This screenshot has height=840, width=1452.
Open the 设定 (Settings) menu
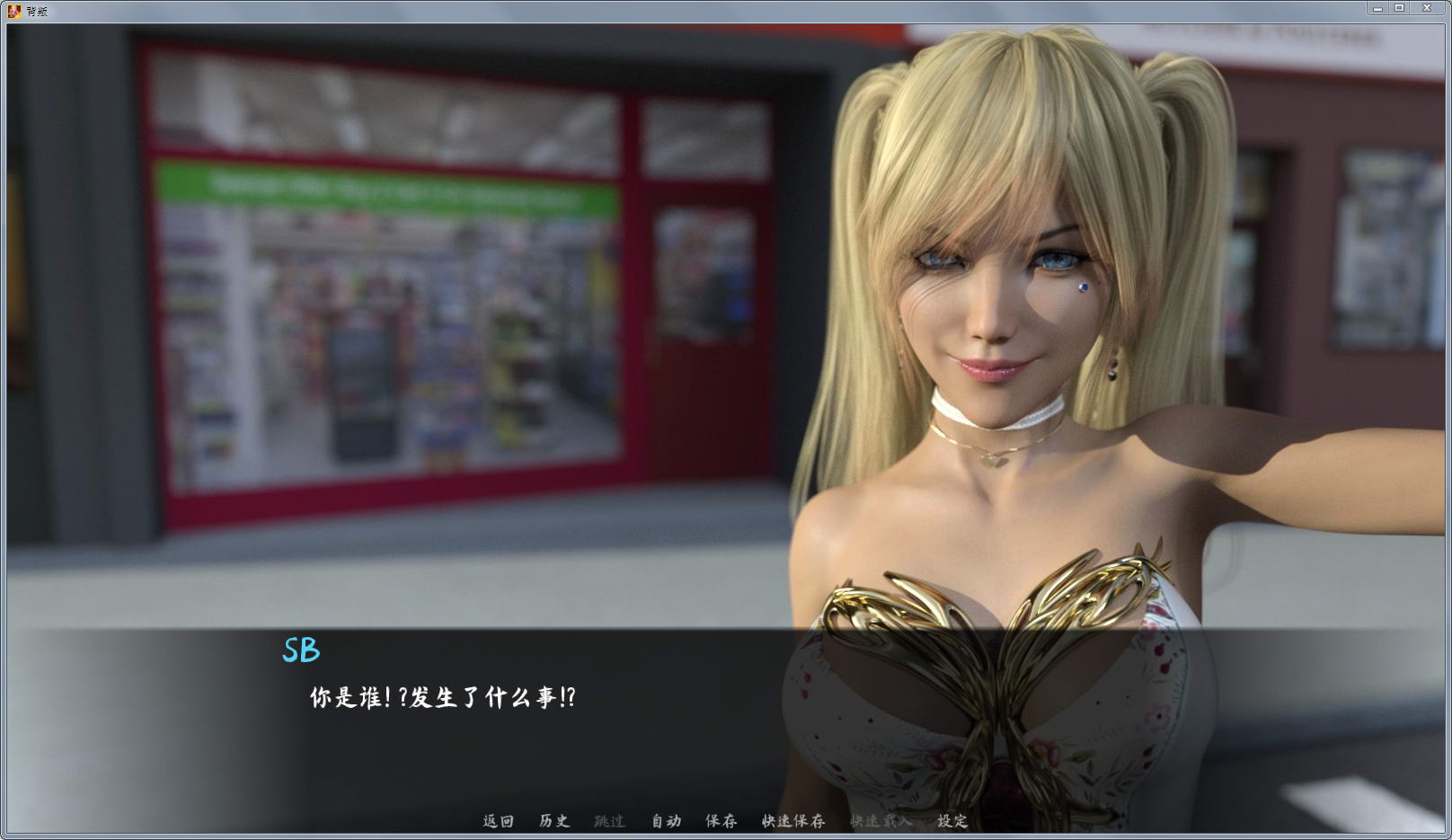[x=952, y=820]
